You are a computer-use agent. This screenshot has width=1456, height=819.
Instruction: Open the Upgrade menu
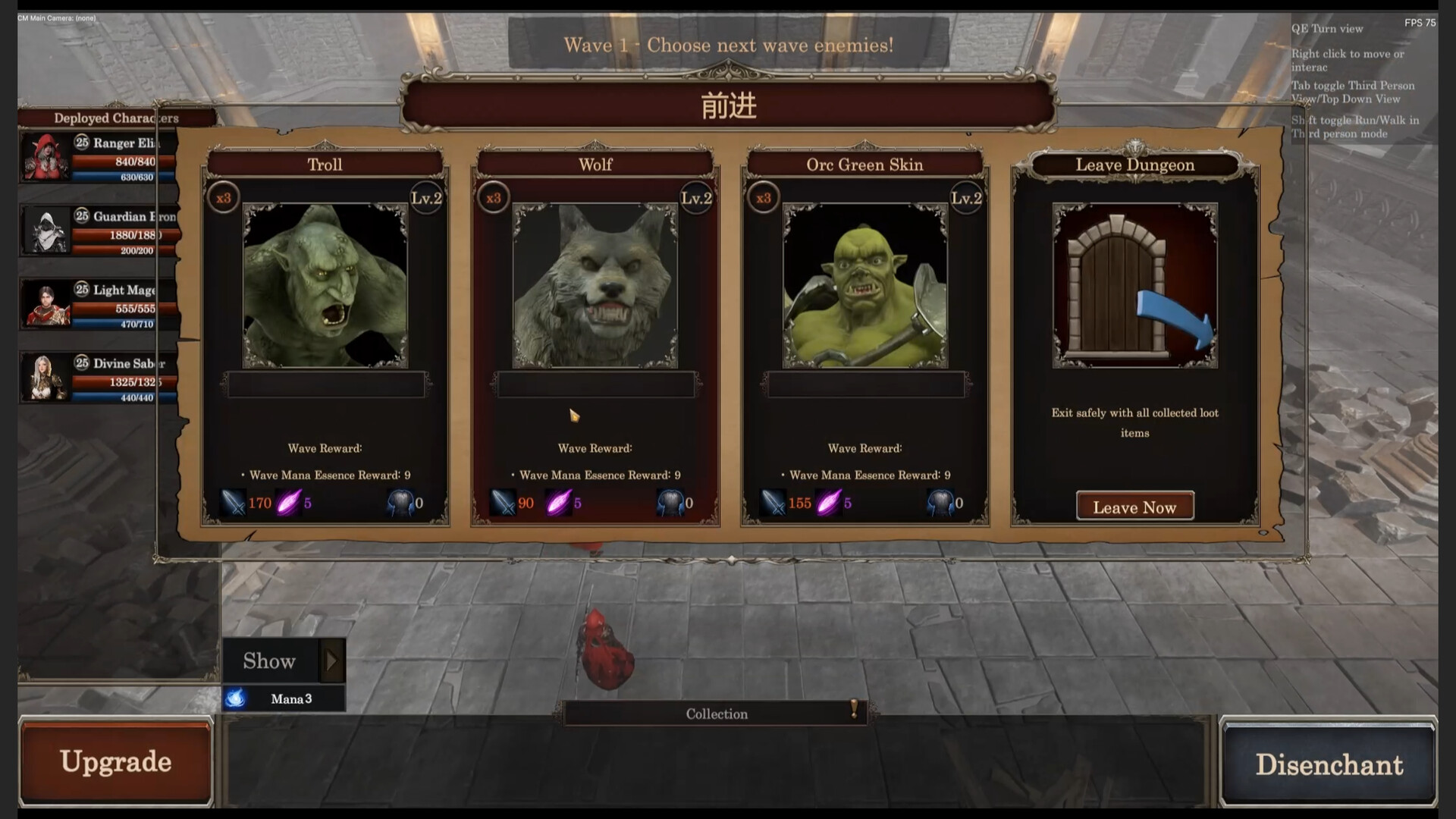tap(115, 761)
